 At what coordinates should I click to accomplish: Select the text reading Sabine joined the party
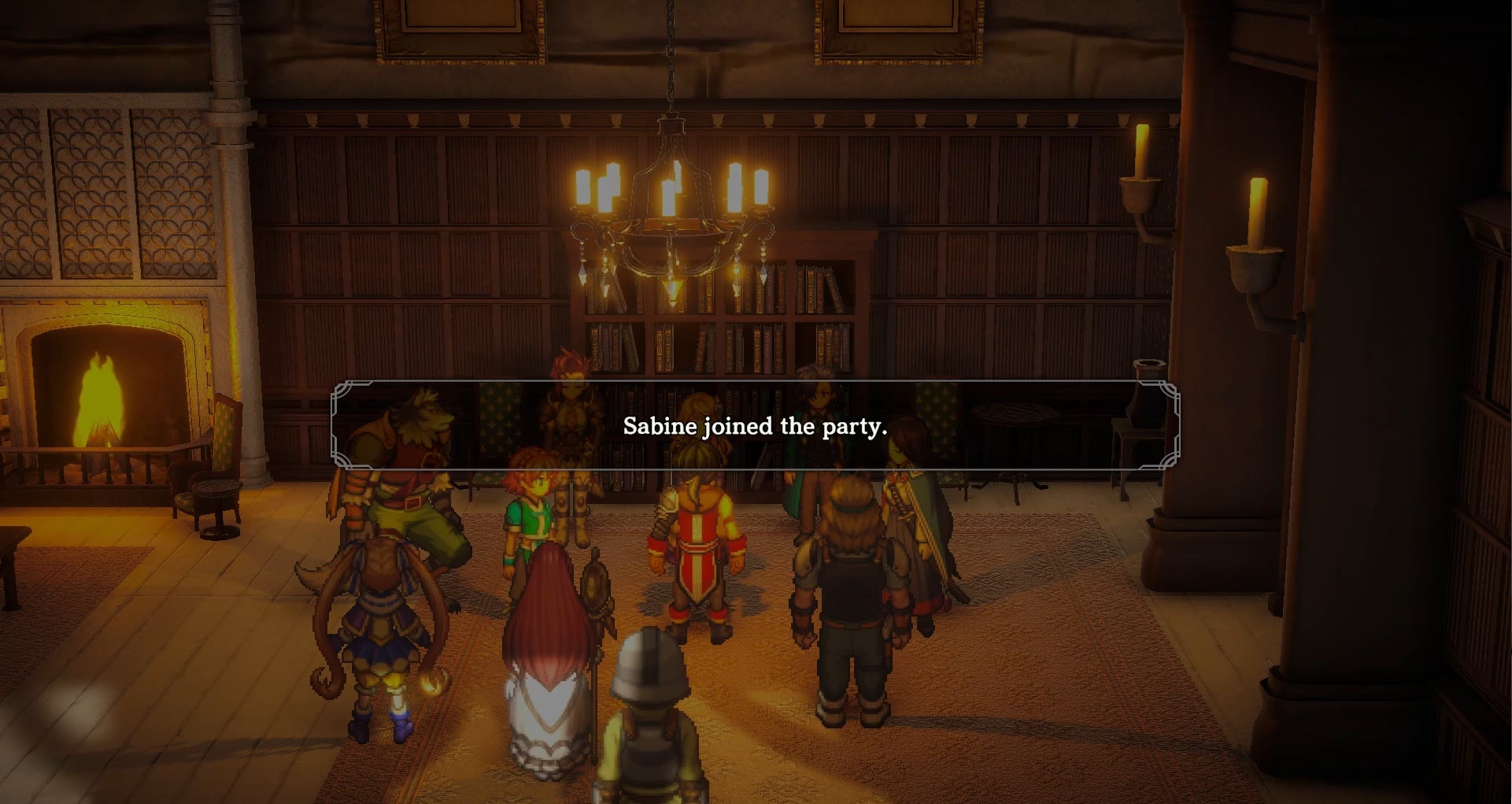click(x=754, y=428)
